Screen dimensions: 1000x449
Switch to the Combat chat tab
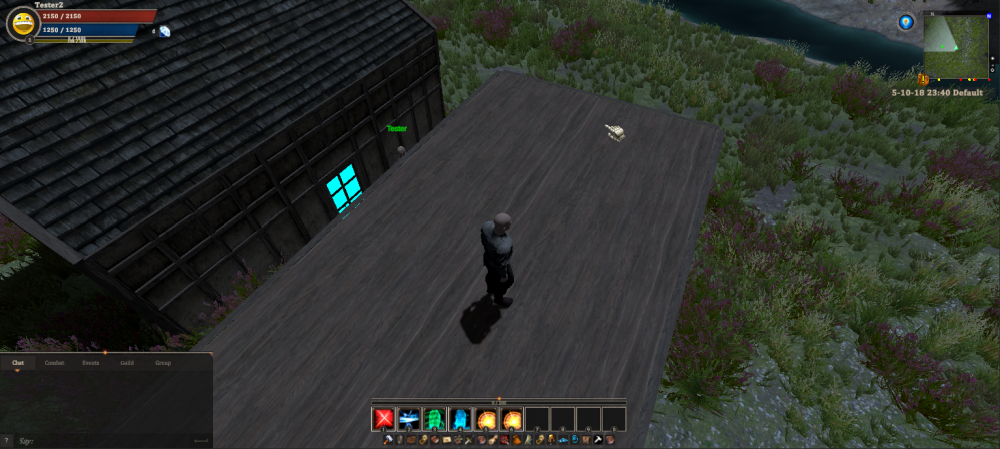click(x=54, y=363)
